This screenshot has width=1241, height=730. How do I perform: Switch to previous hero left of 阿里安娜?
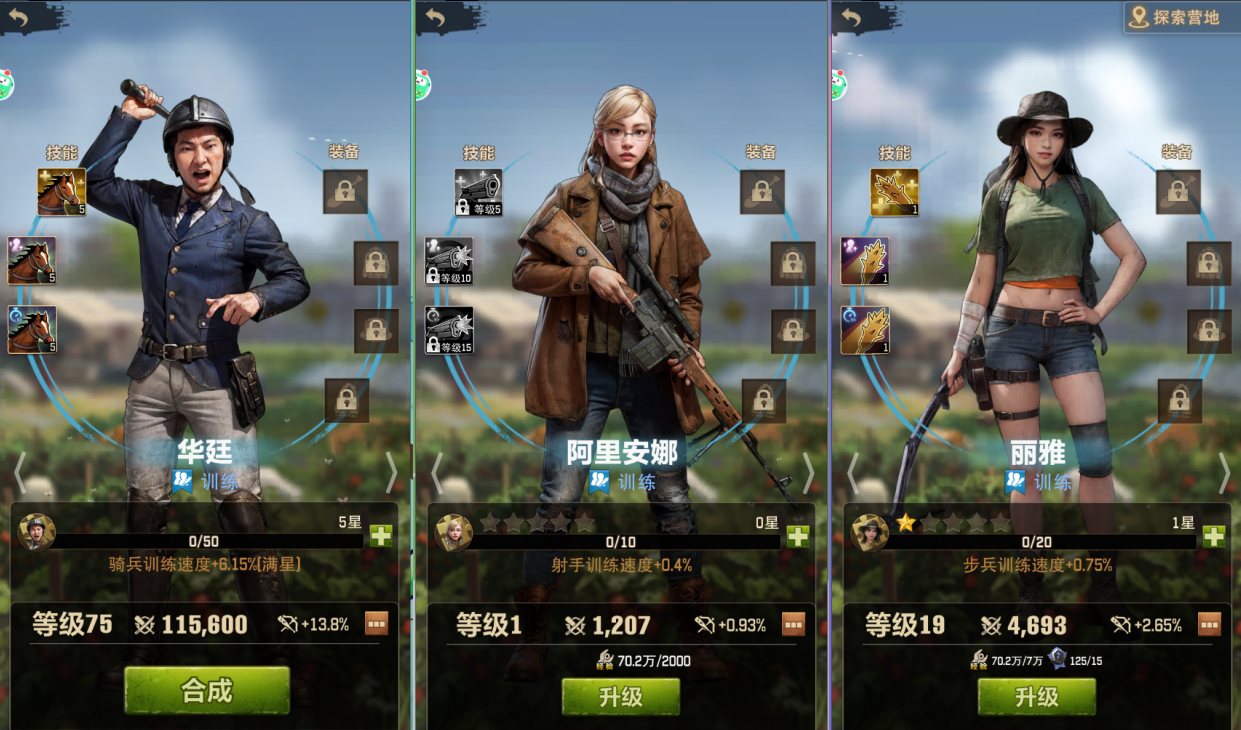(437, 472)
